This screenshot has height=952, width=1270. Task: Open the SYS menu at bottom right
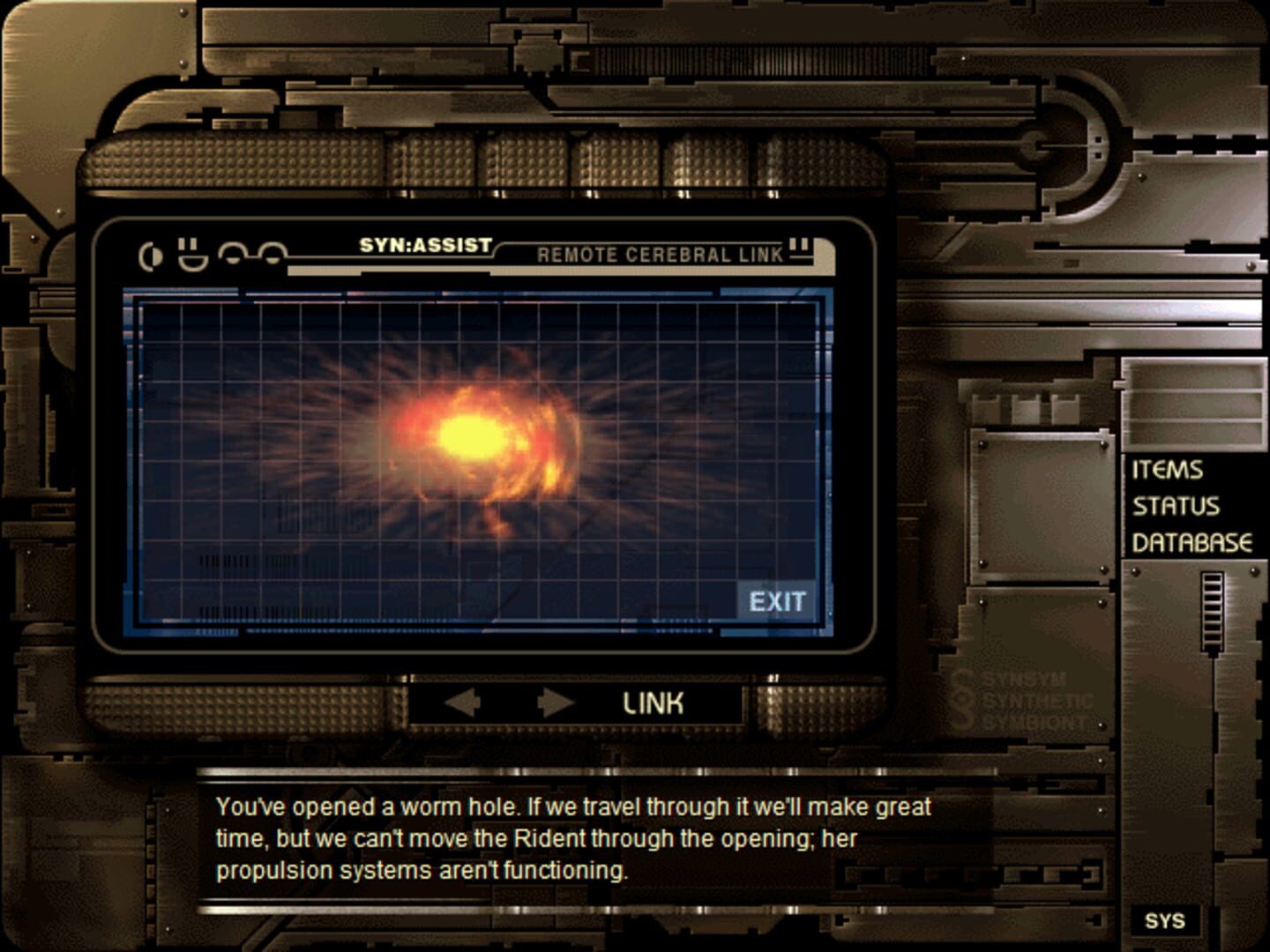click(1167, 922)
